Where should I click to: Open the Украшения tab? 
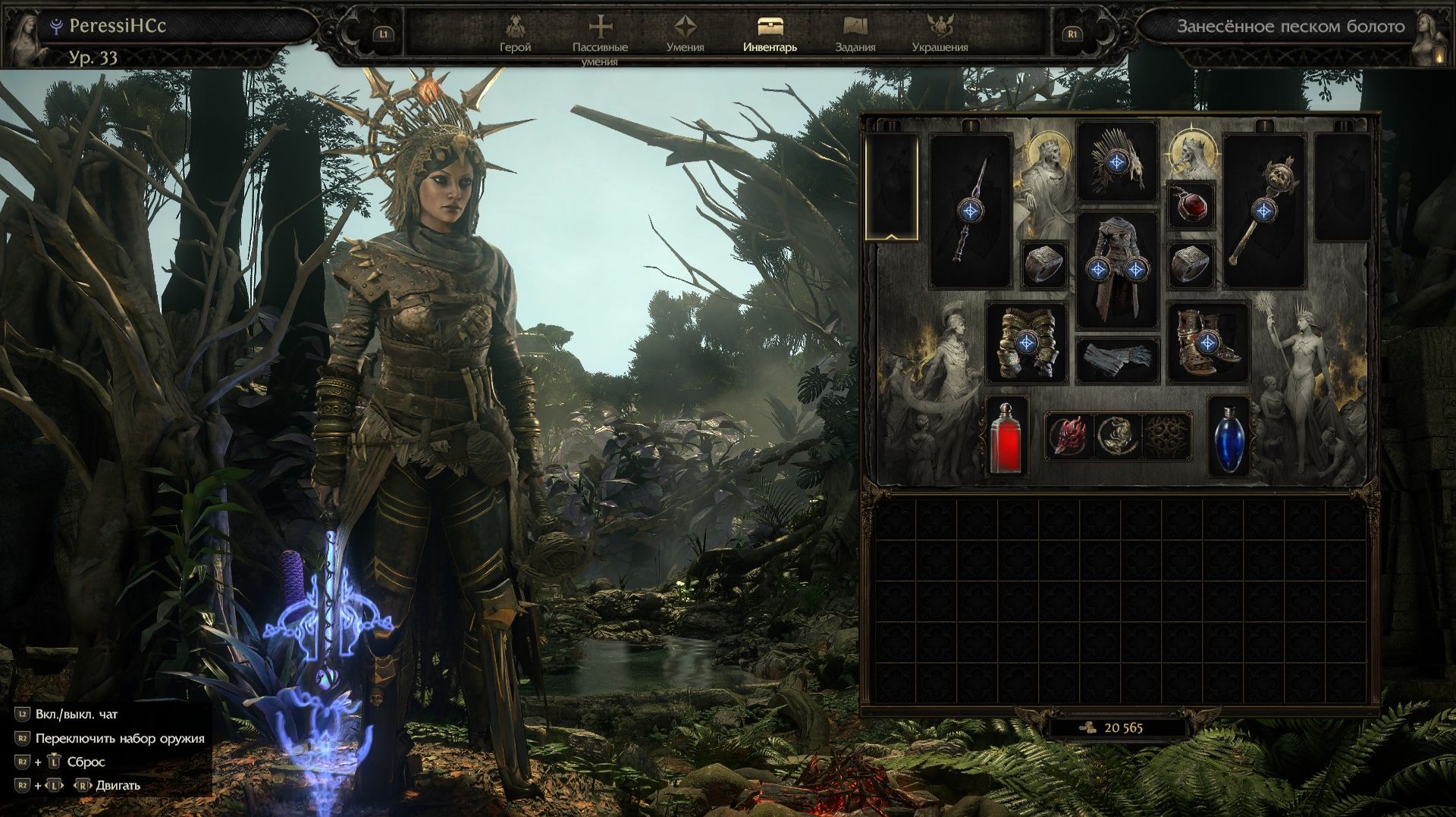point(940,34)
